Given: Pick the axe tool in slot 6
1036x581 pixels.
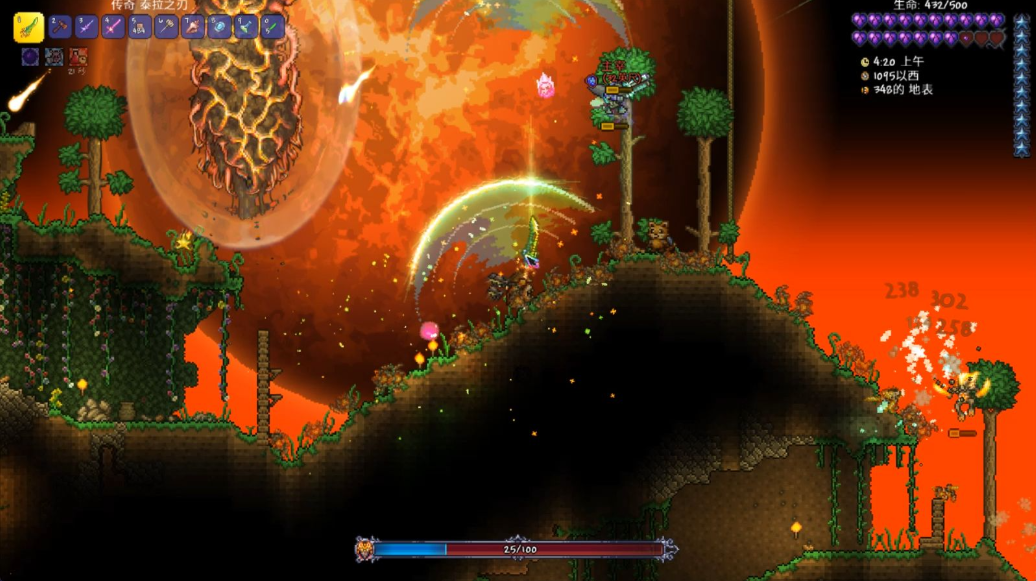Looking at the screenshot, I should tap(166, 27).
